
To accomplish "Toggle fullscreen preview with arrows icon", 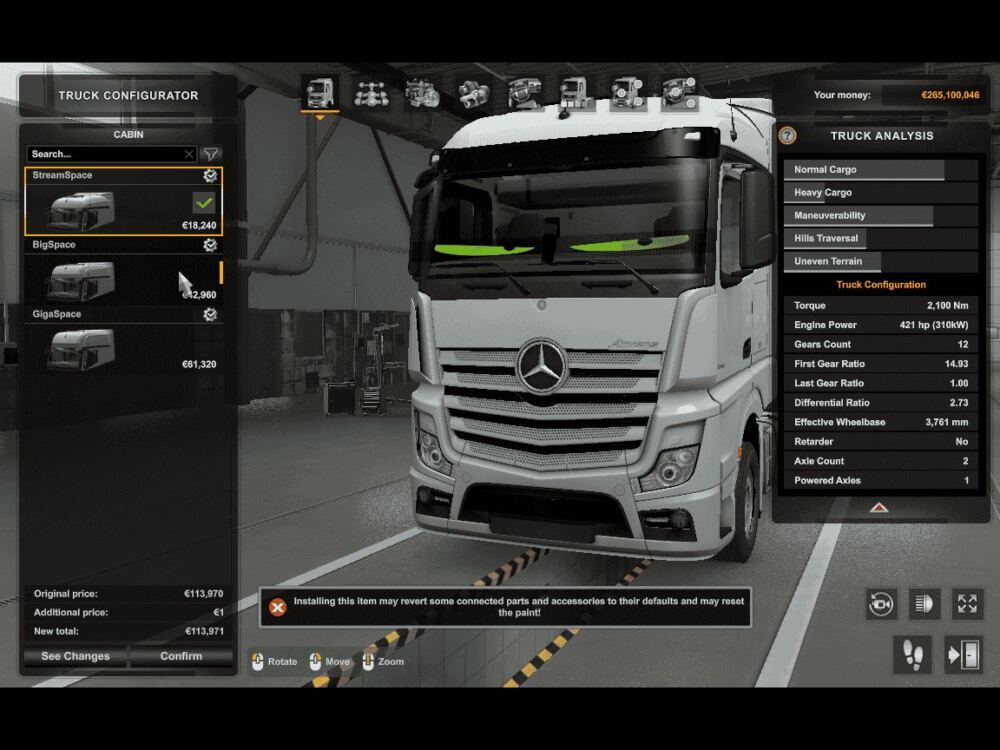I will pyautogui.click(x=967, y=604).
